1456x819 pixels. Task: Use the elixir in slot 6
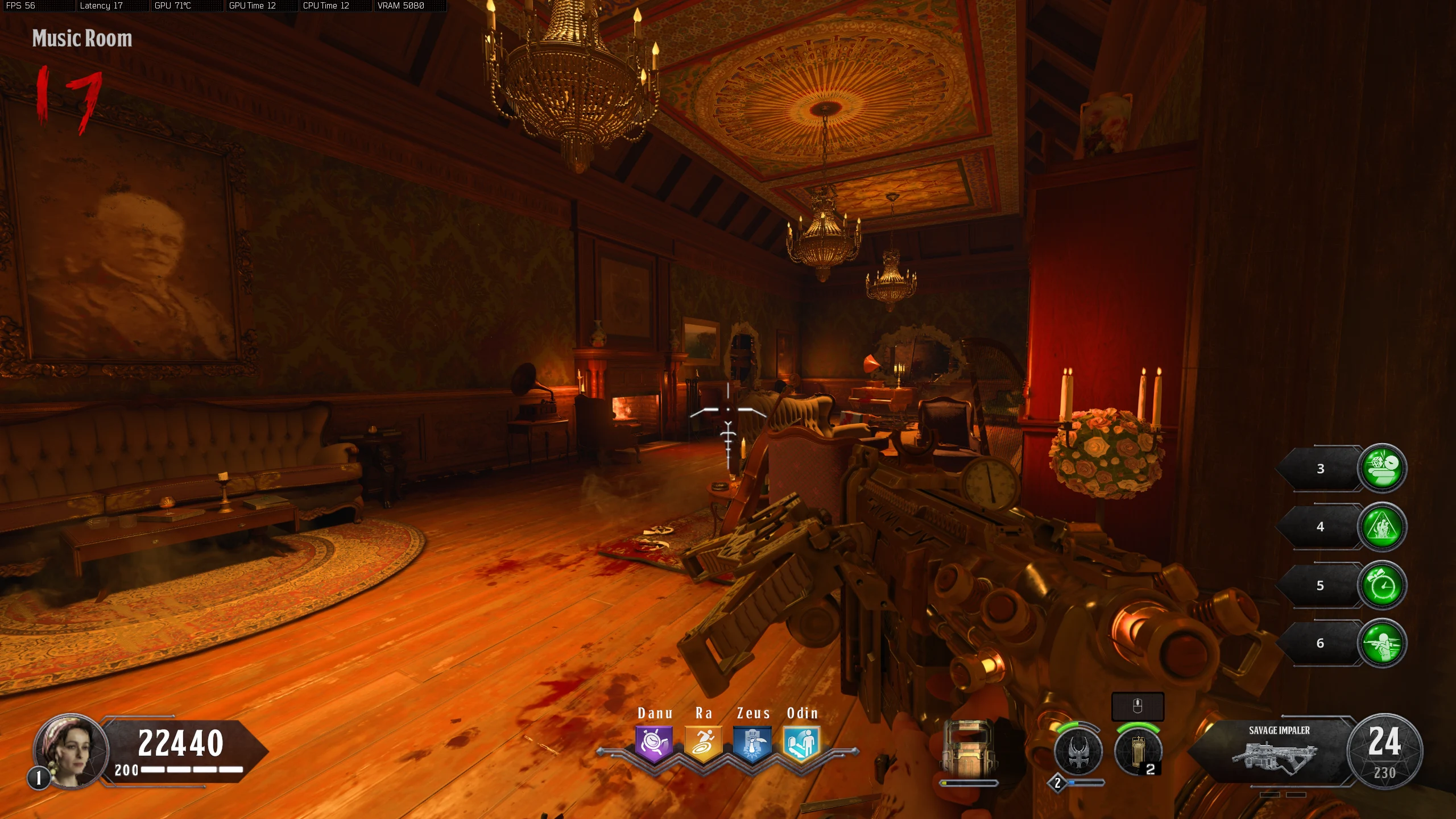[1381, 643]
